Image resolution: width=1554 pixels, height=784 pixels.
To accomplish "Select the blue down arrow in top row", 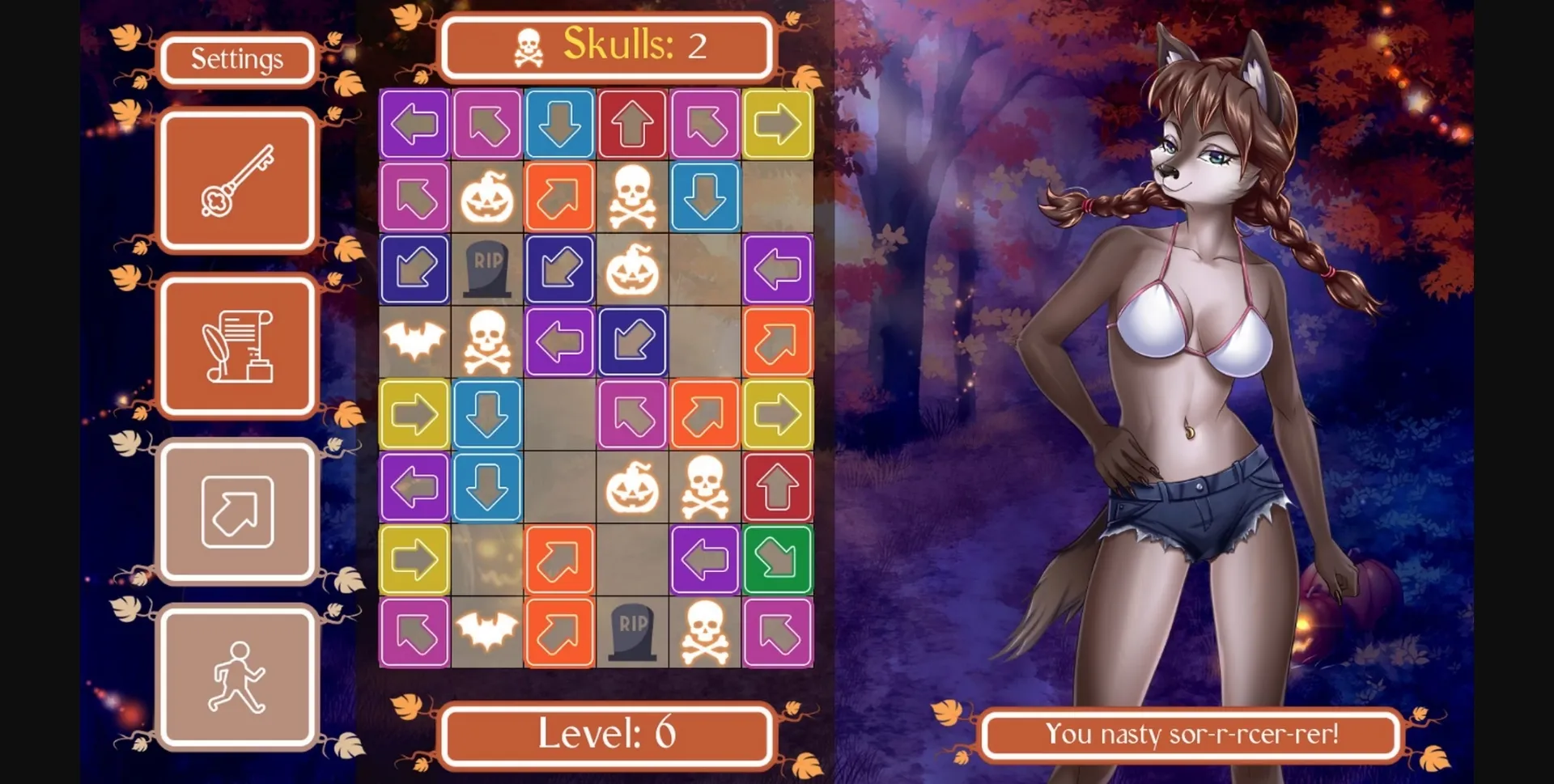I will click(x=559, y=124).
